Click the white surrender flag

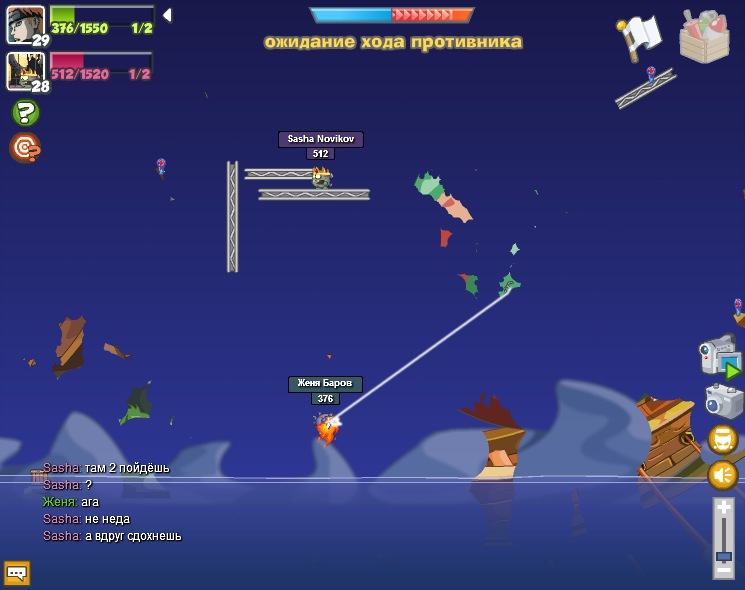tap(640, 37)
